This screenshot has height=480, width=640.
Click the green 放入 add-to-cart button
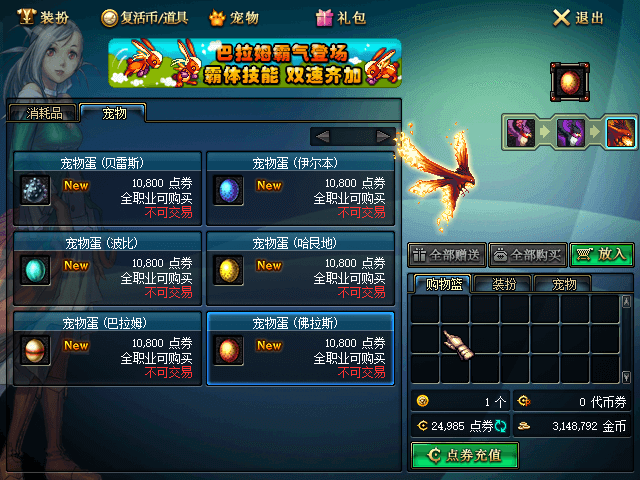click(602, 255)
